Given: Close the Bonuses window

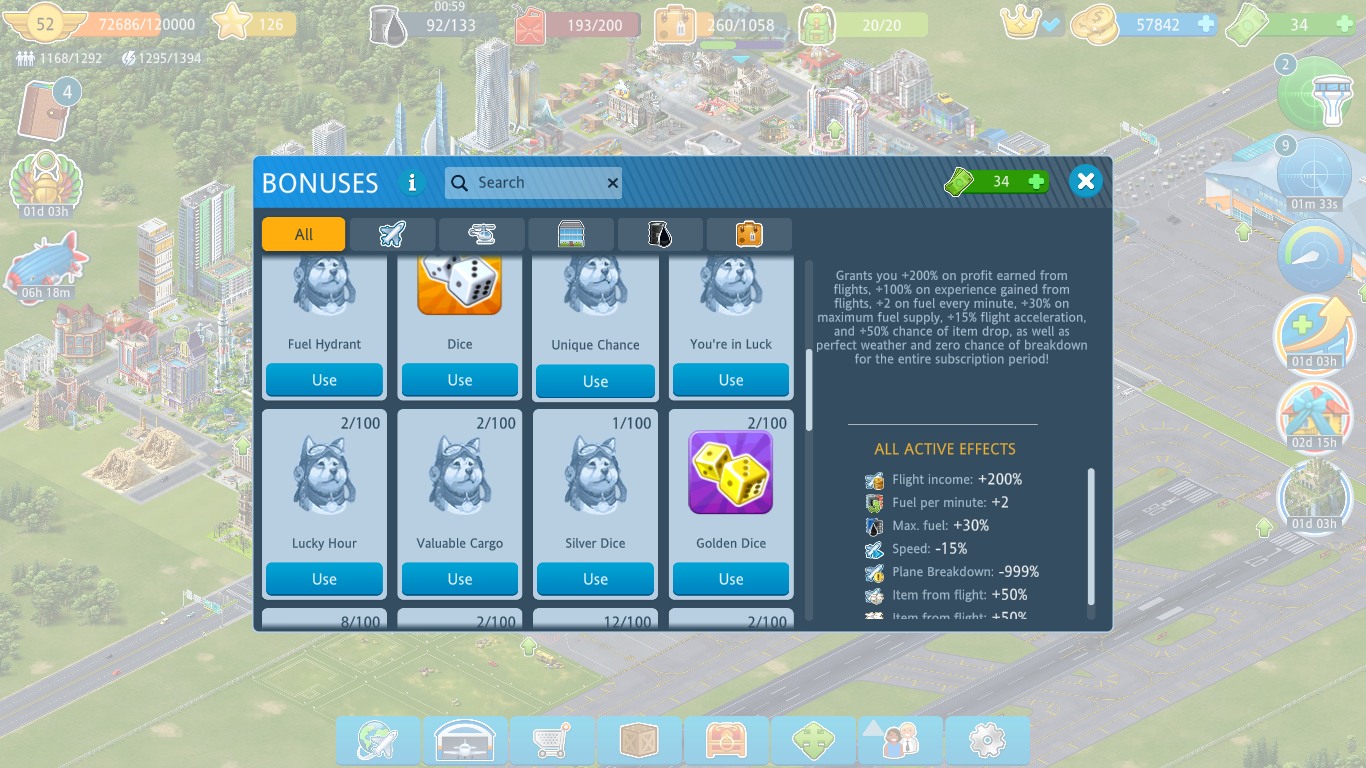Looking at the screenshot, I should tap(1085, 181).
